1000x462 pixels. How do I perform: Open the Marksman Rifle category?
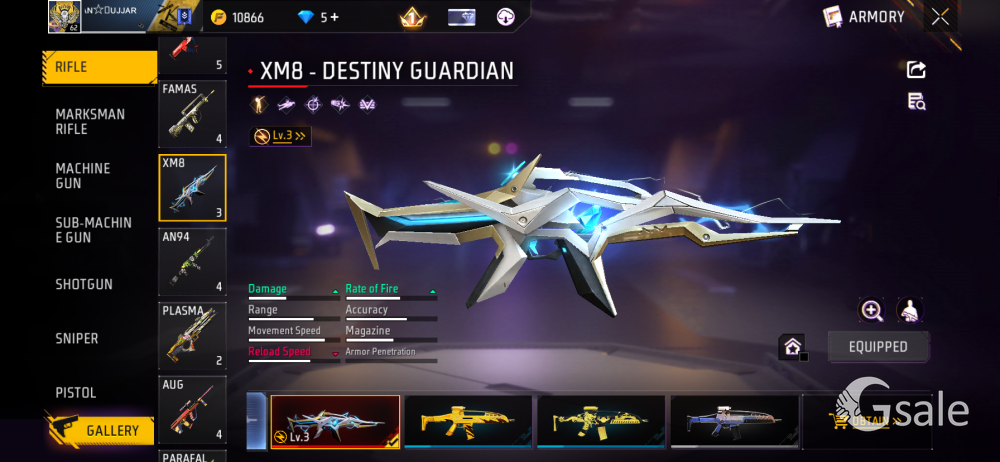pyautogui.click(x=90, y=121)
